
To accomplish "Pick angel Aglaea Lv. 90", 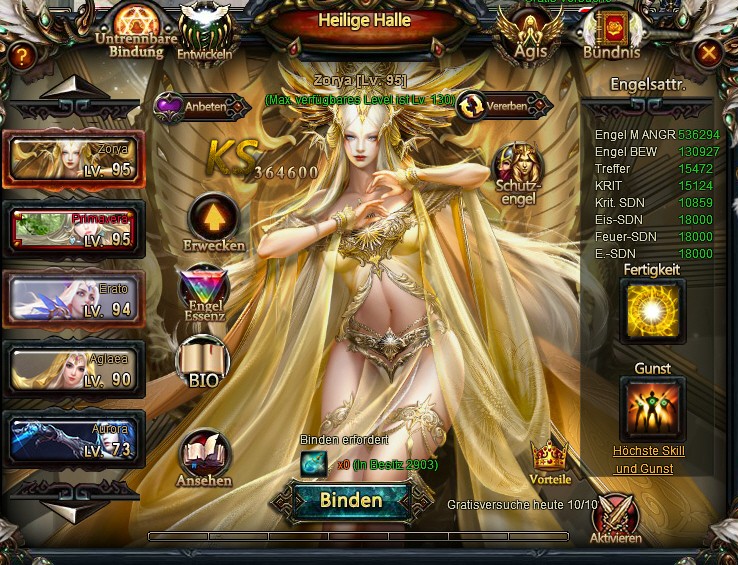I will 74,368.
